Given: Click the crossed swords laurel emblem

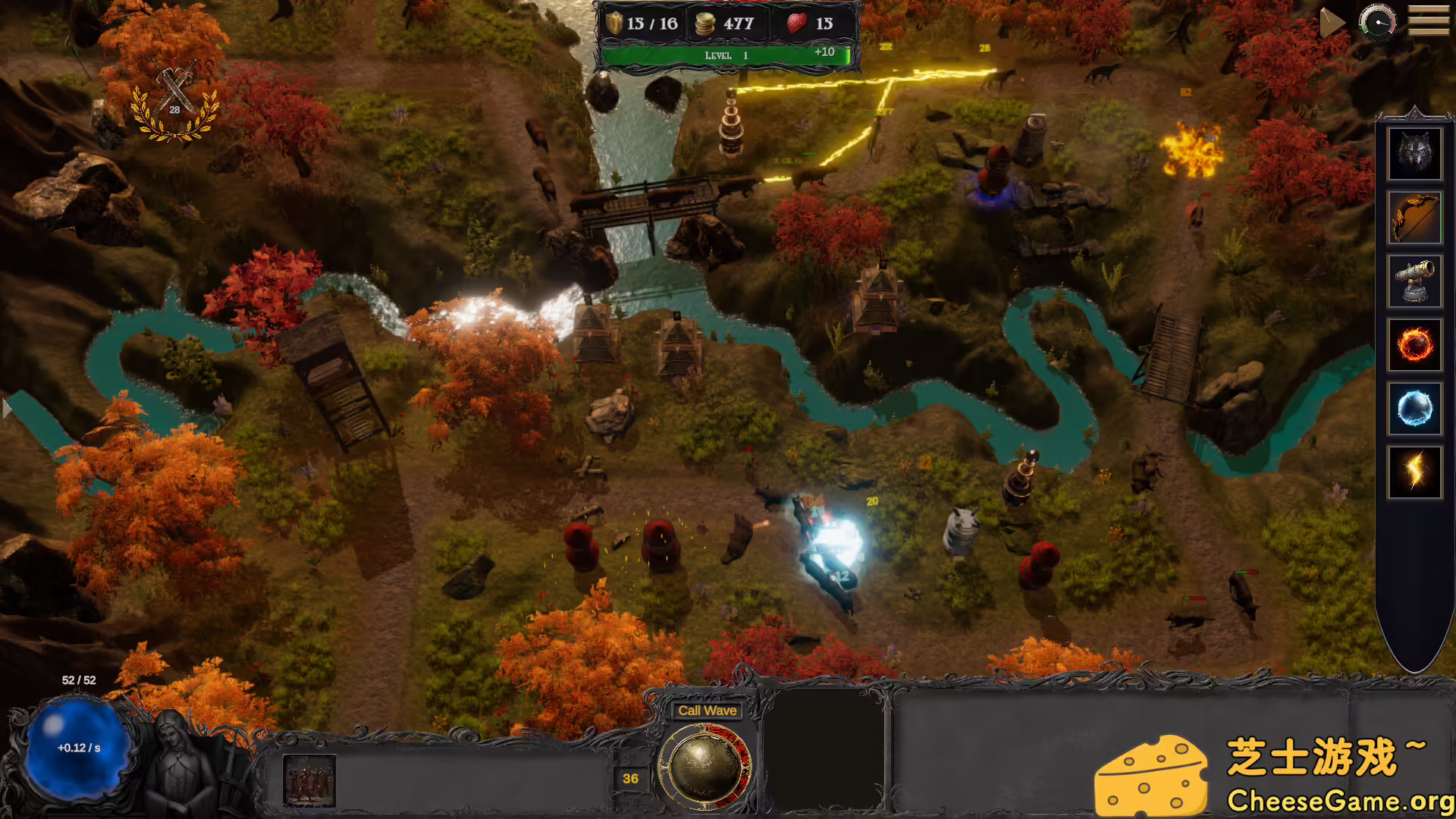Looking at the screenshot, I should point(175,102).
